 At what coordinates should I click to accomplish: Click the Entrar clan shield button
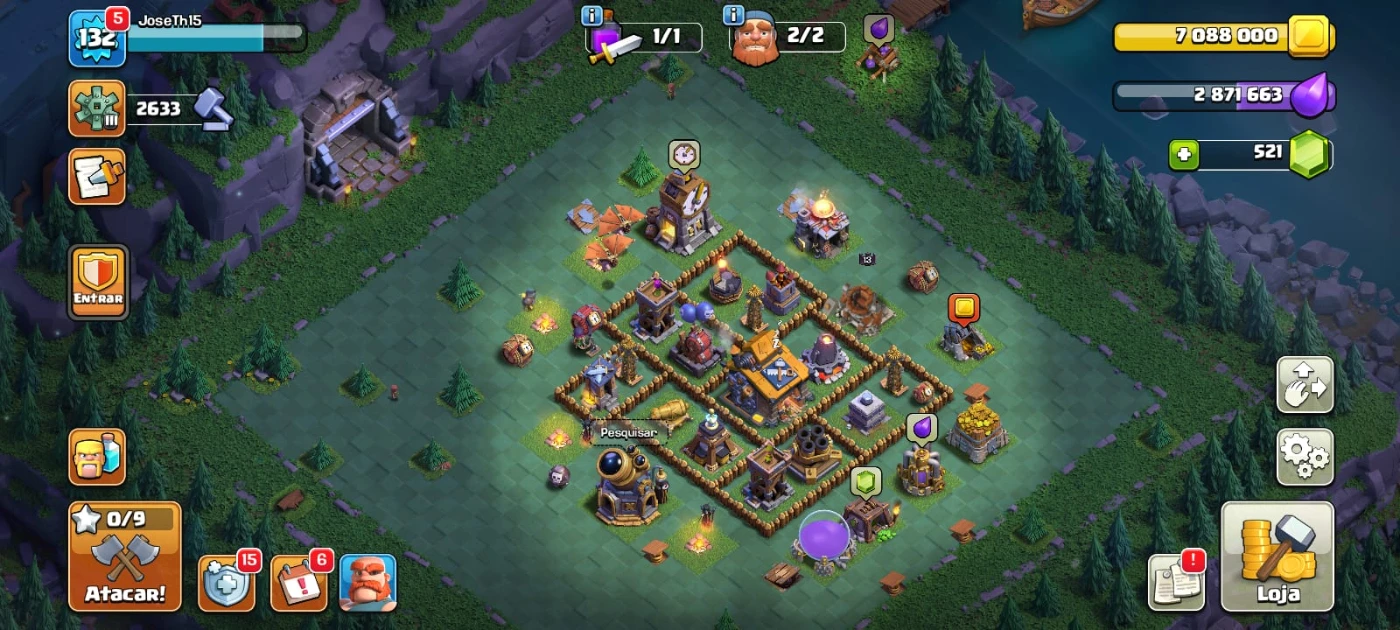pos(98,282)
